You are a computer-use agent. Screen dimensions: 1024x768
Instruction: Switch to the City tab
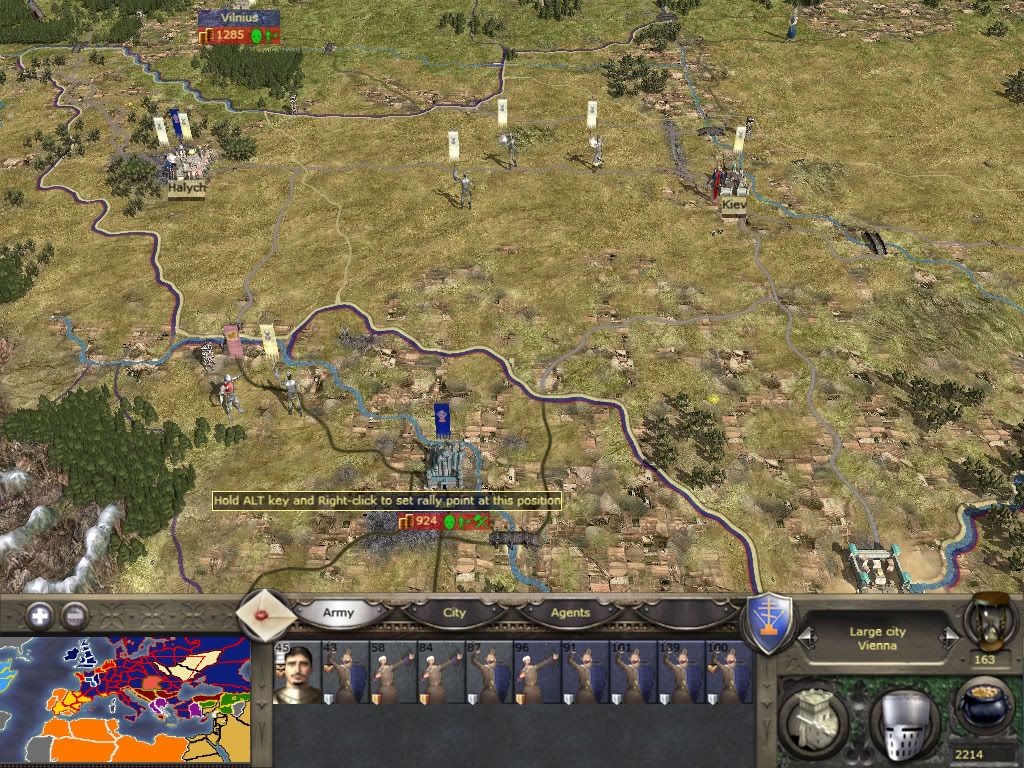[x=454, y=612]
